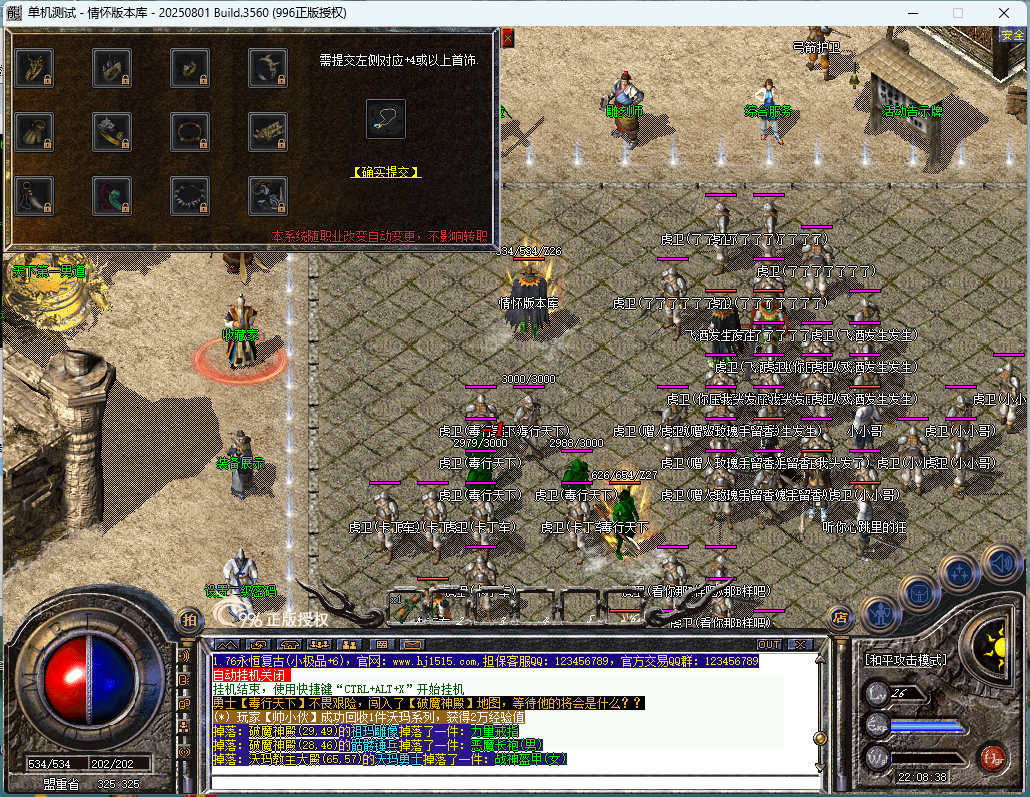Toggle the speaker sound button

[x=1000, y=563]
